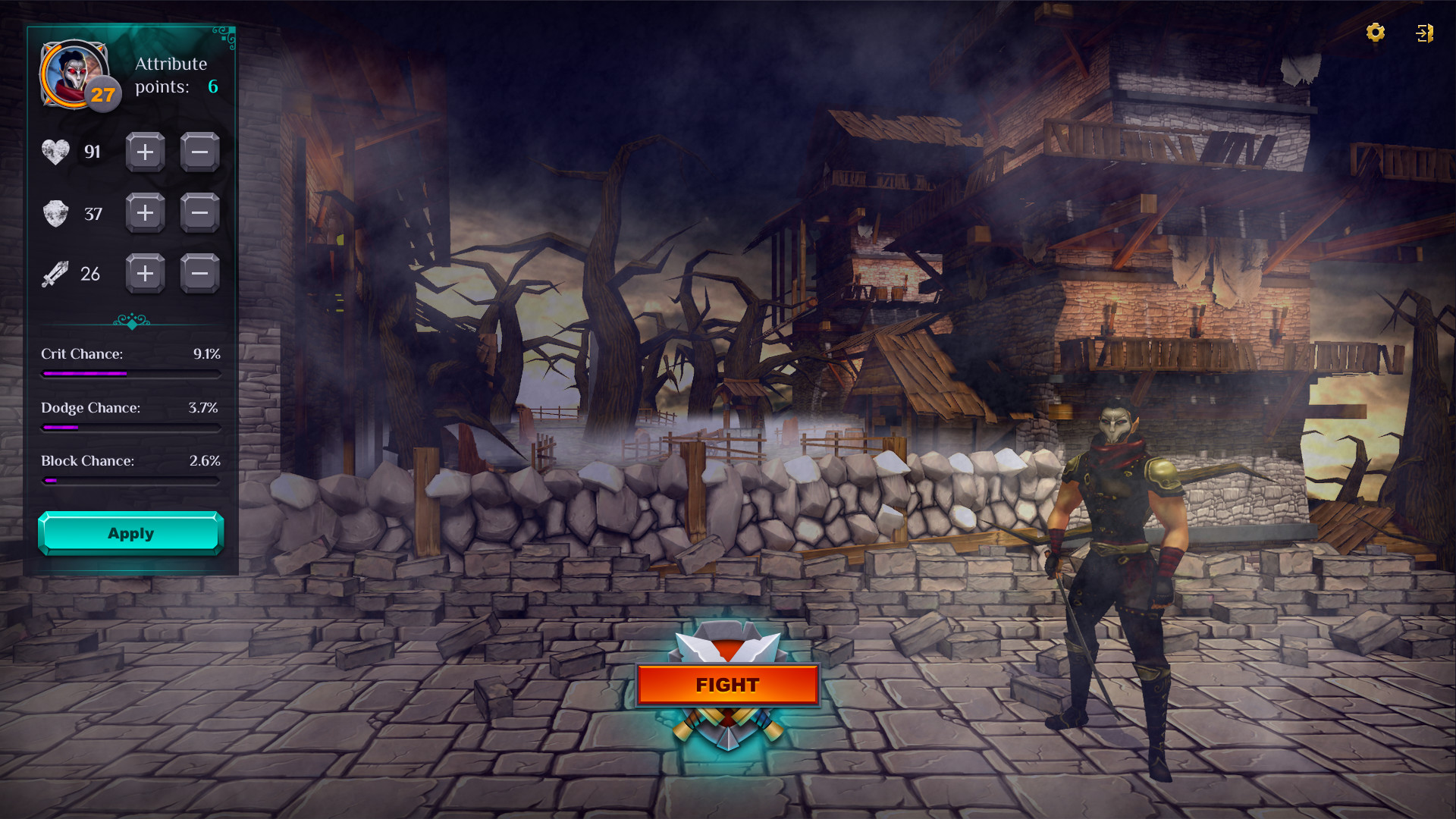Click the Crit Chance progress bar

point(130,374)
